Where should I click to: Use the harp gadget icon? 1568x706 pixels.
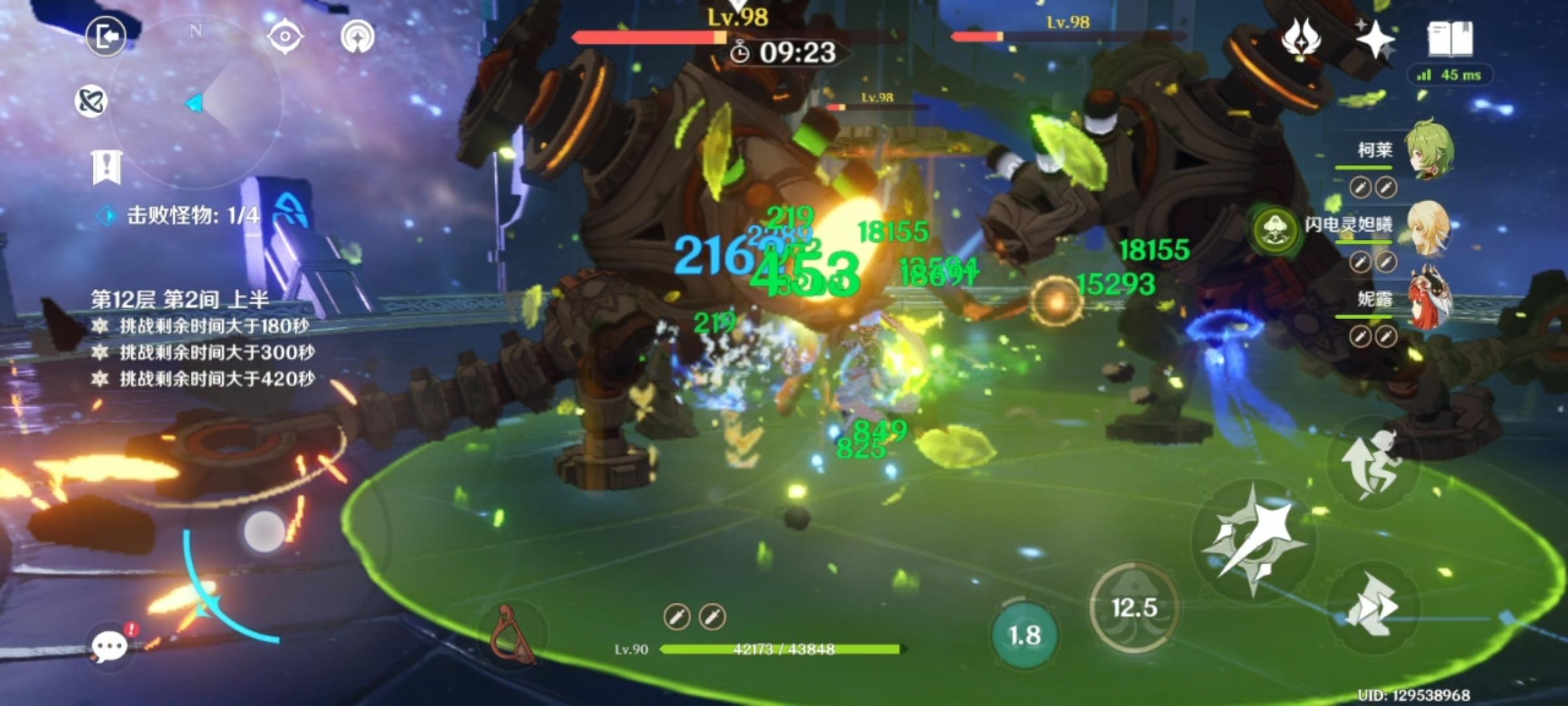pyautogui.click(x=512, y=635)
